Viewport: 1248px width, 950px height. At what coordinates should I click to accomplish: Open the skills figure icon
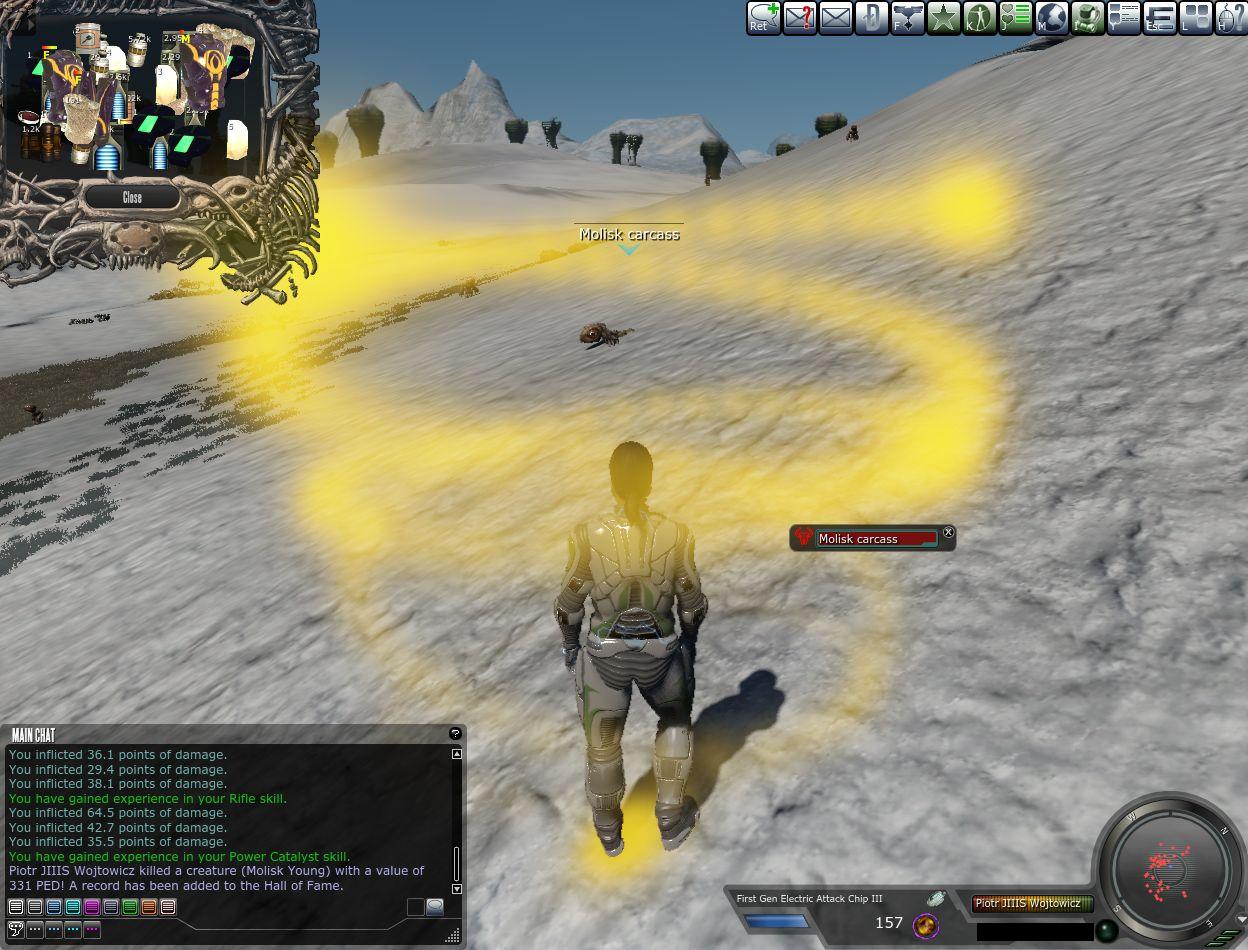click(979, 18)
